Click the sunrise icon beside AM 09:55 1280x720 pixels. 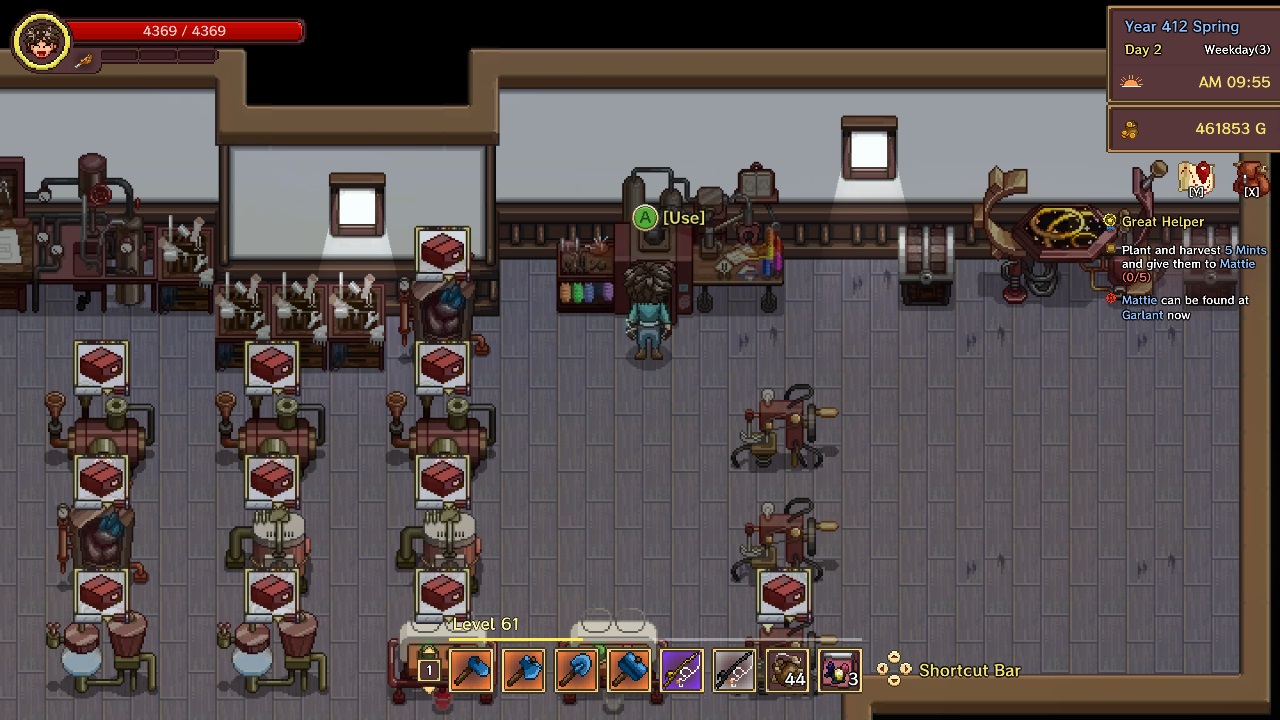1131,82
